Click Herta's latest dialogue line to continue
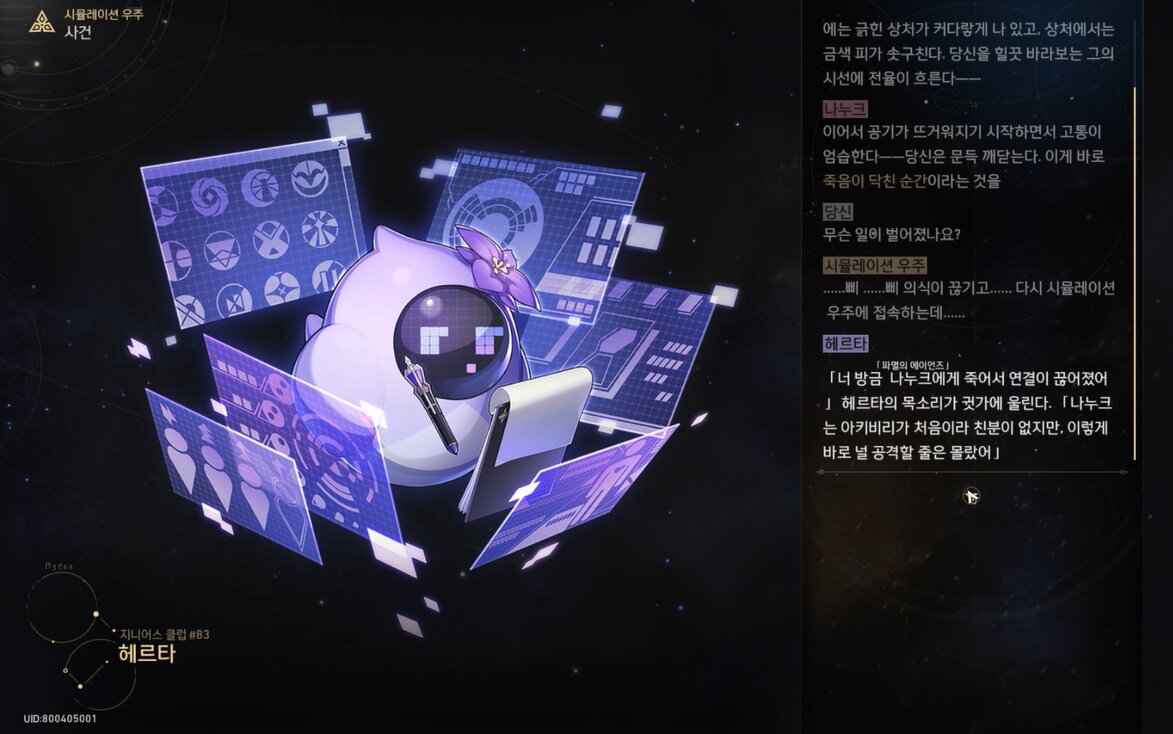Screen dimensions: 1173x734 pyautogui.click(x=968, y=416)
